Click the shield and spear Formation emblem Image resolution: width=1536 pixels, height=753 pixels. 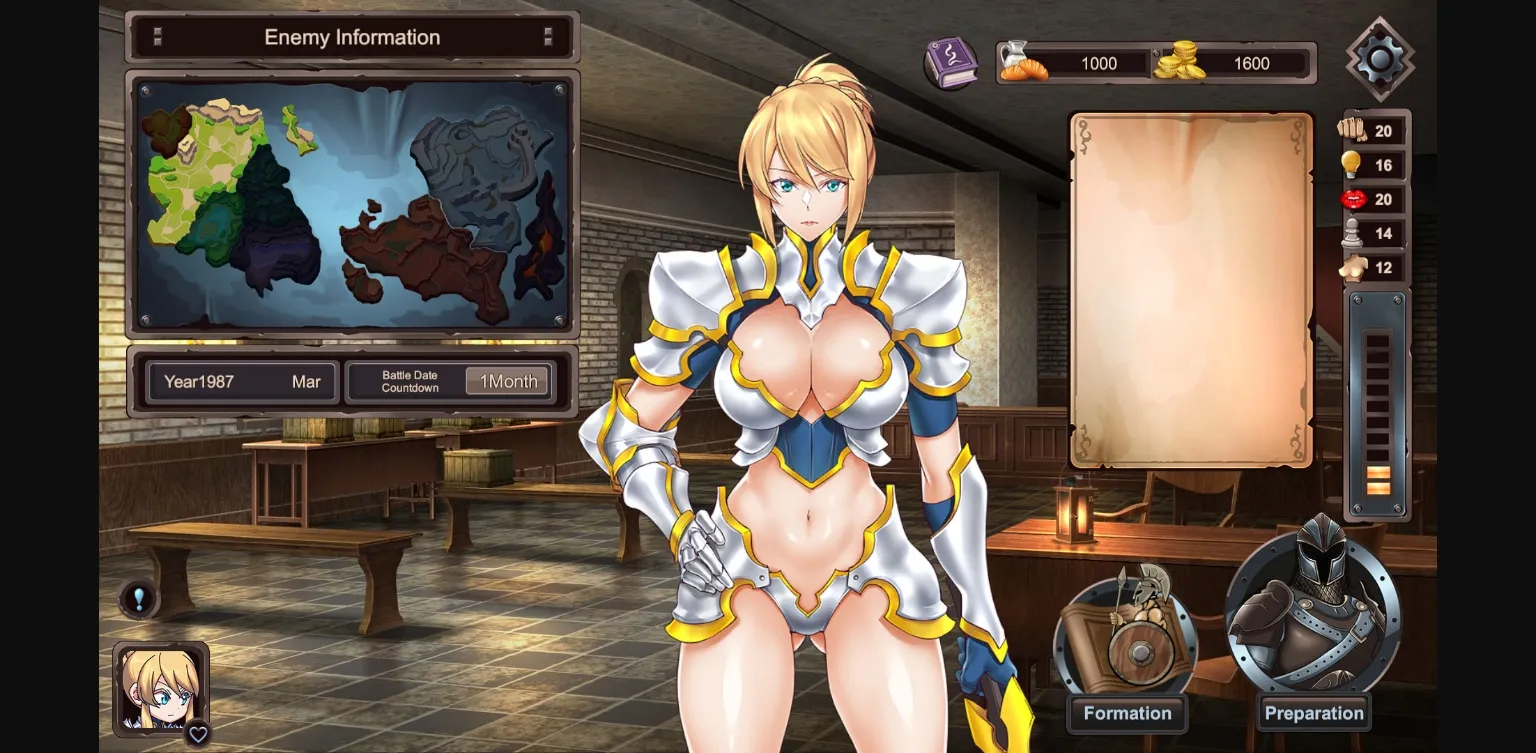(1127, 635)
